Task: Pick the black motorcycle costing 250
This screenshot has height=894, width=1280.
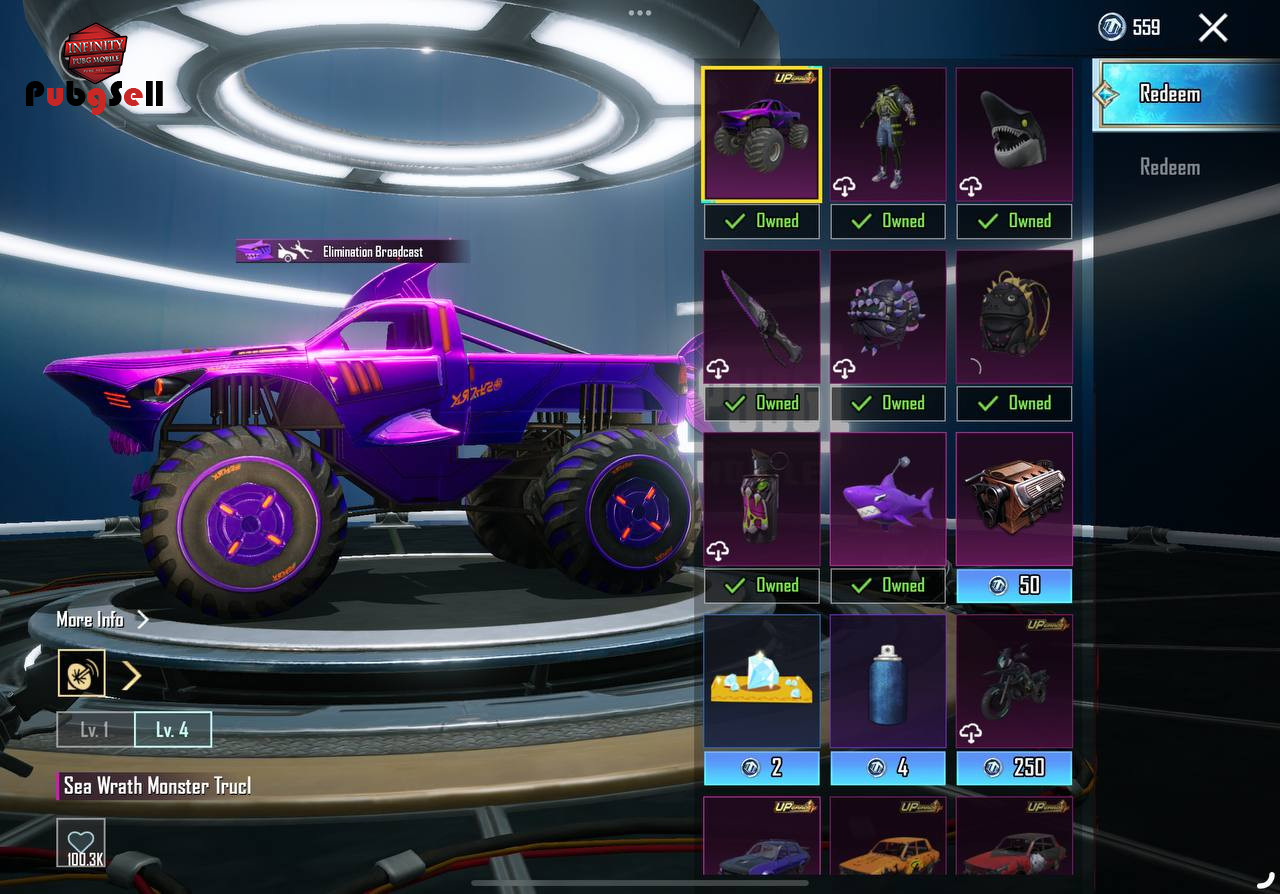Action: pos(1014,682)
